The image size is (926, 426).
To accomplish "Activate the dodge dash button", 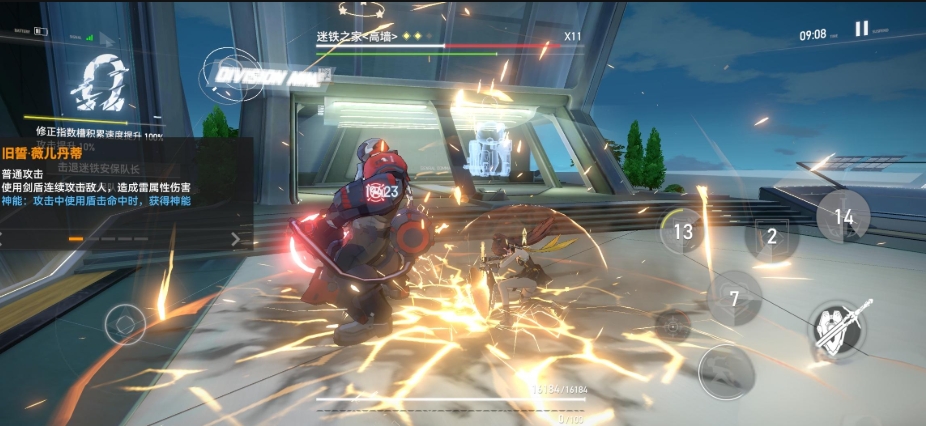I will [x=726, y=372].
